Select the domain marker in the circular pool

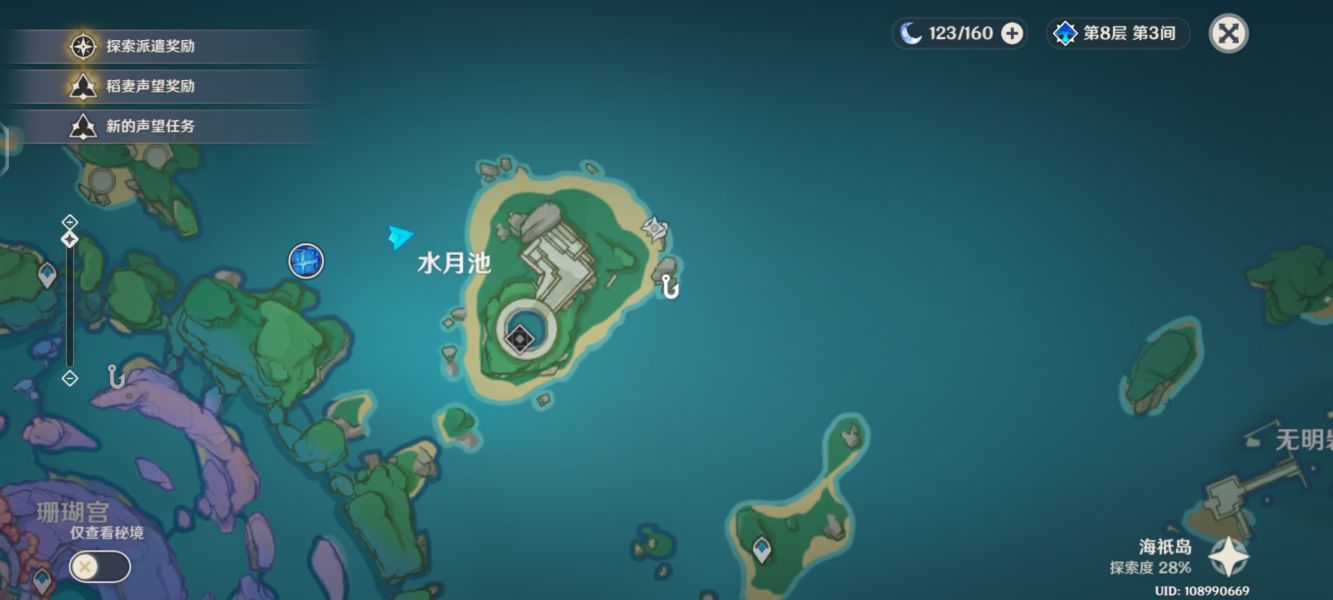pos(519,339)
